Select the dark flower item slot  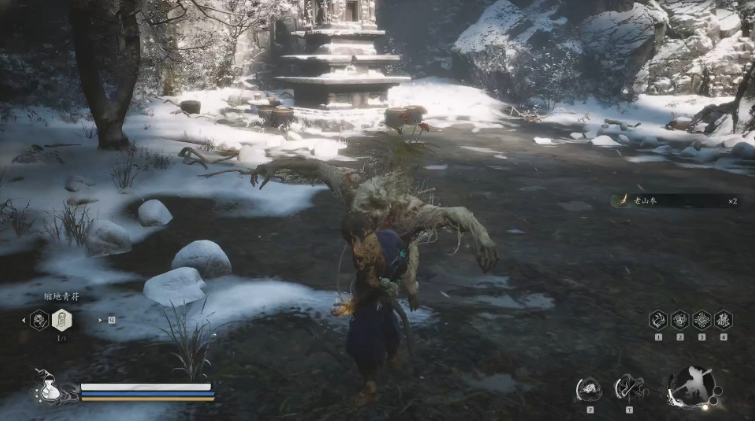coord(40,319)
